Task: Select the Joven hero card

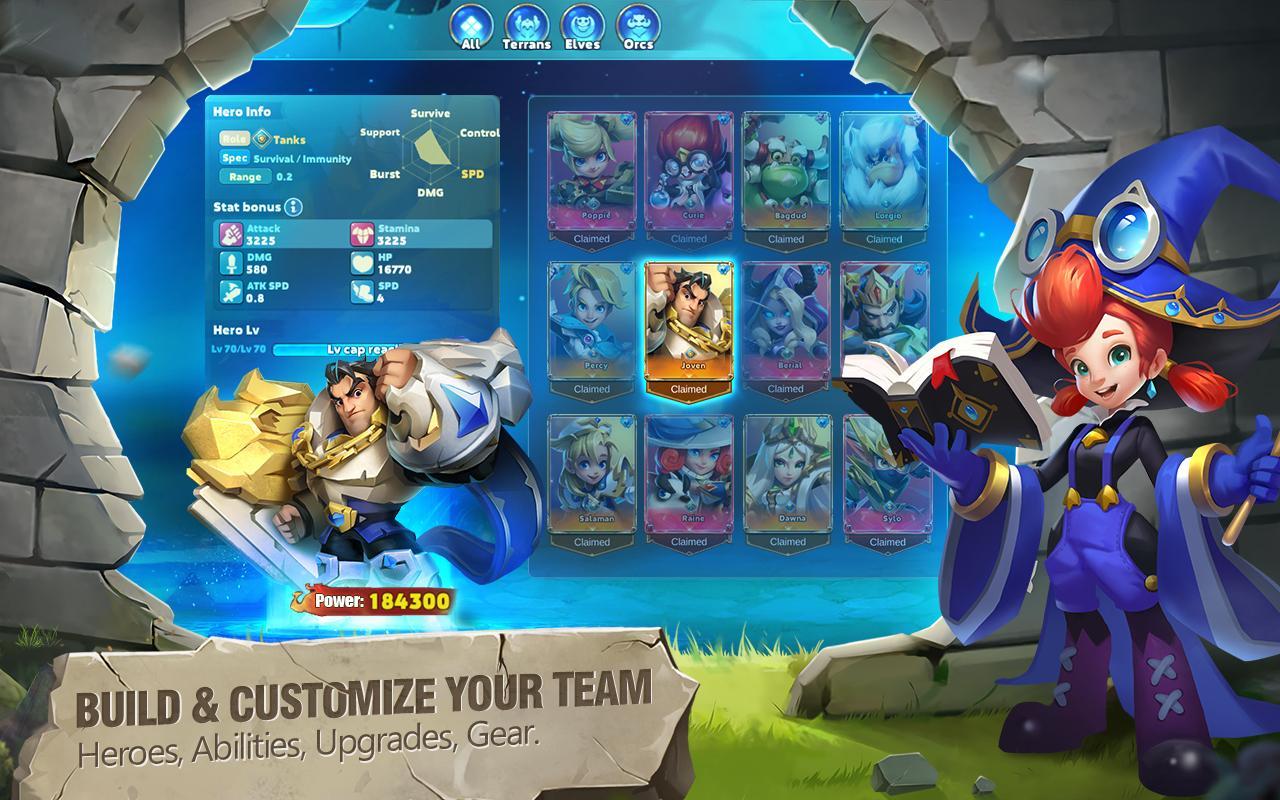Action: 687,320
